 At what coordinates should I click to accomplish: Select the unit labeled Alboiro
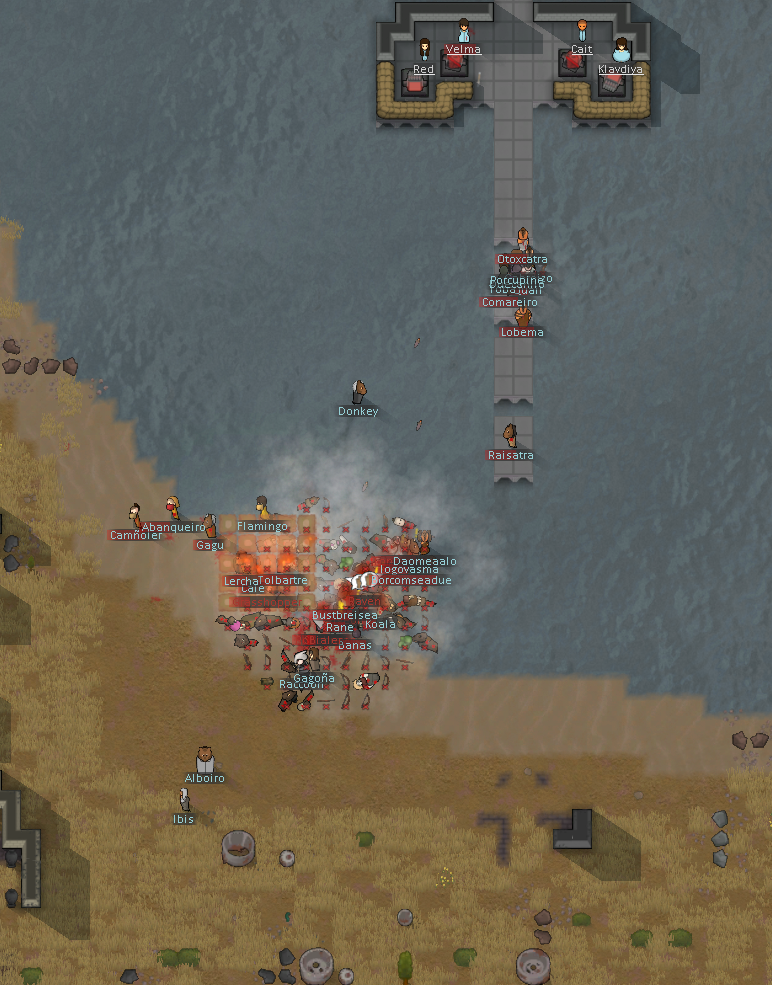click(205, 760)
